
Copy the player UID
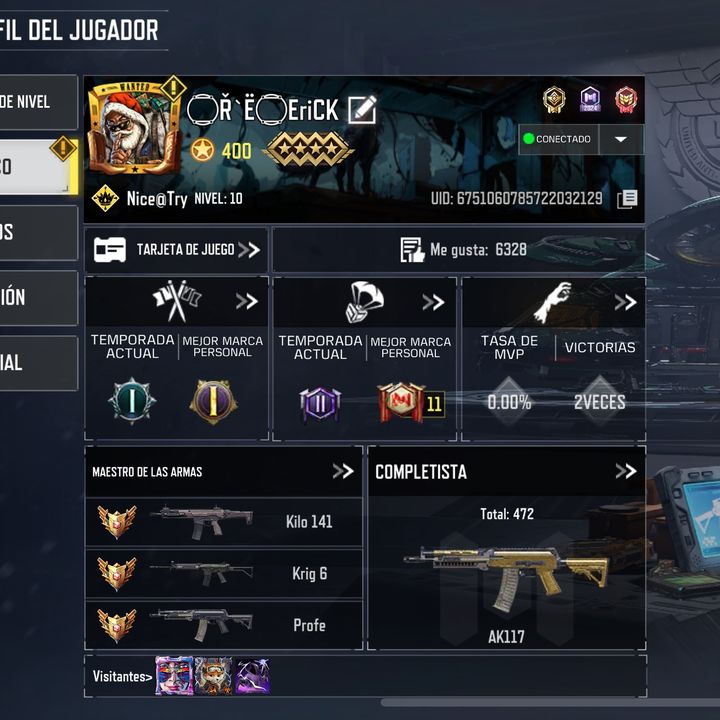(x=627, y=199)
